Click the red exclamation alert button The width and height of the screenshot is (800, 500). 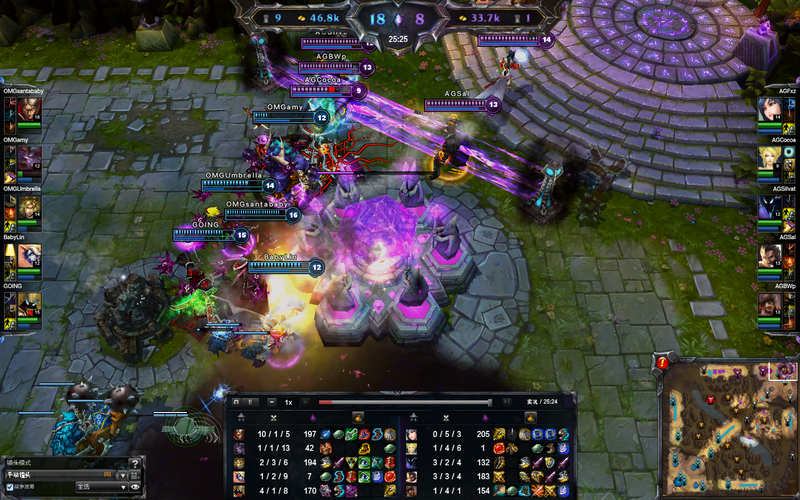(x=663, y=361)
